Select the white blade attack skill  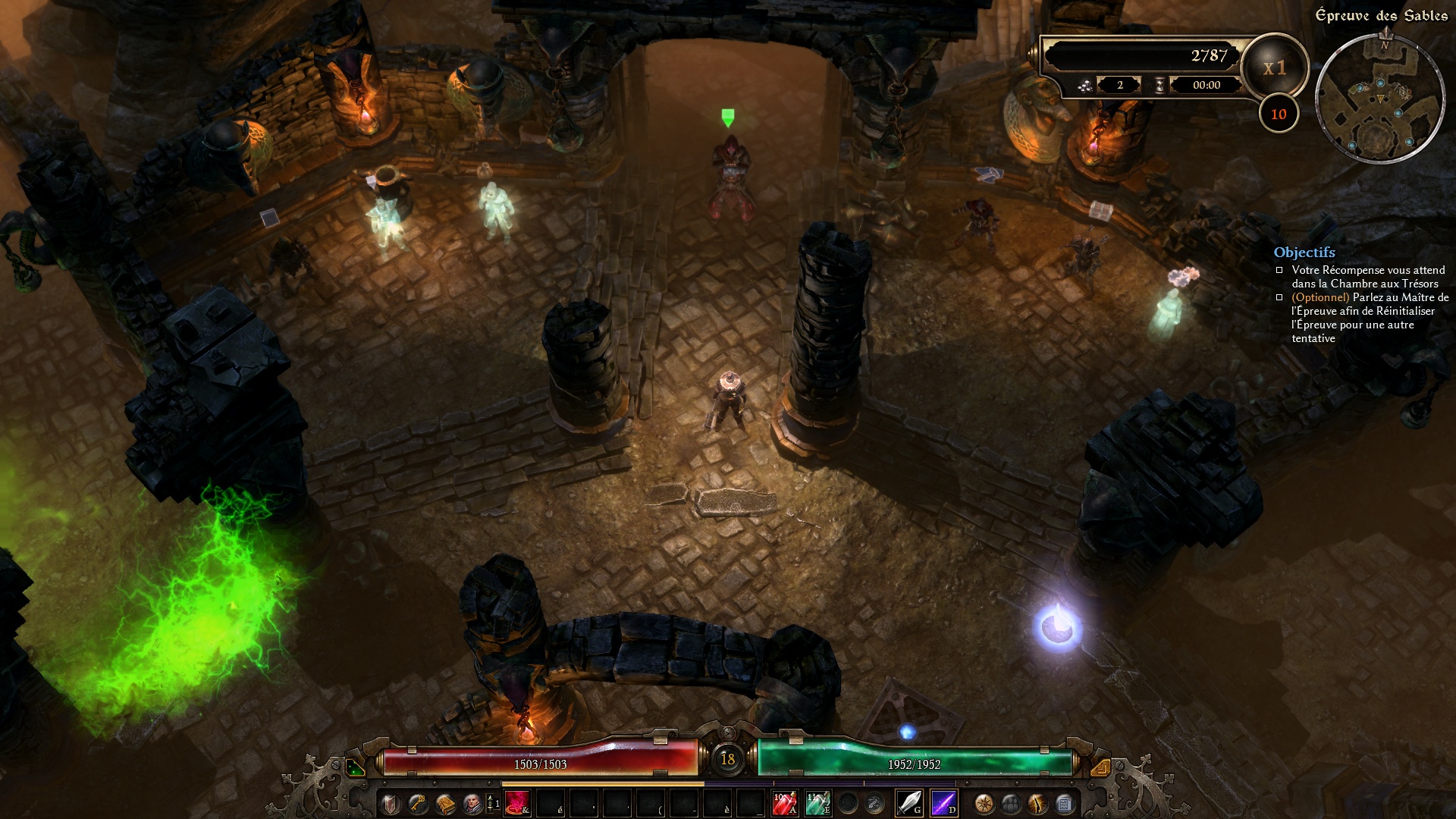click(x=908, y=803)
